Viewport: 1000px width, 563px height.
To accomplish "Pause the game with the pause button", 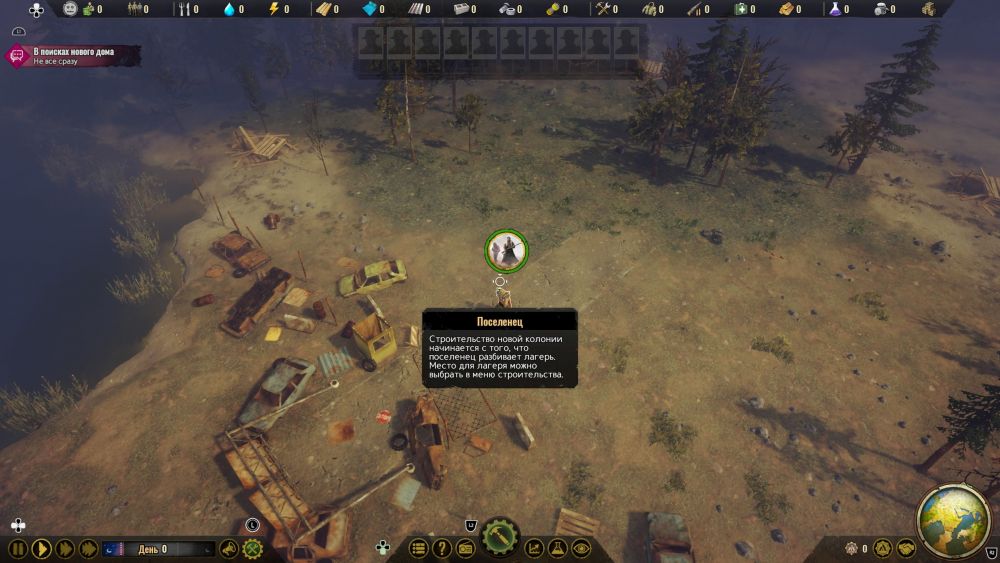I will 17,548.
